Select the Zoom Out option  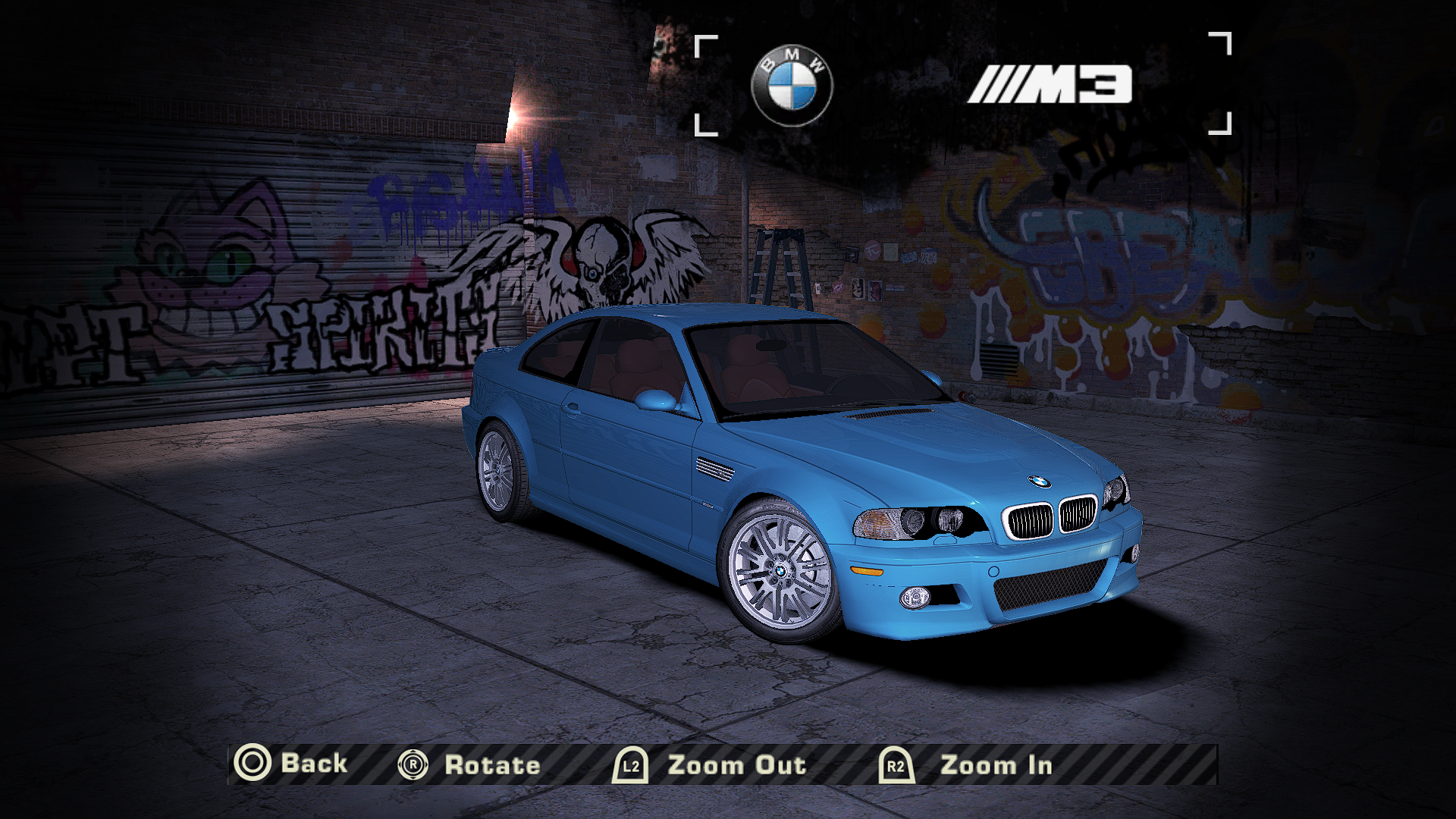(710, 765)
